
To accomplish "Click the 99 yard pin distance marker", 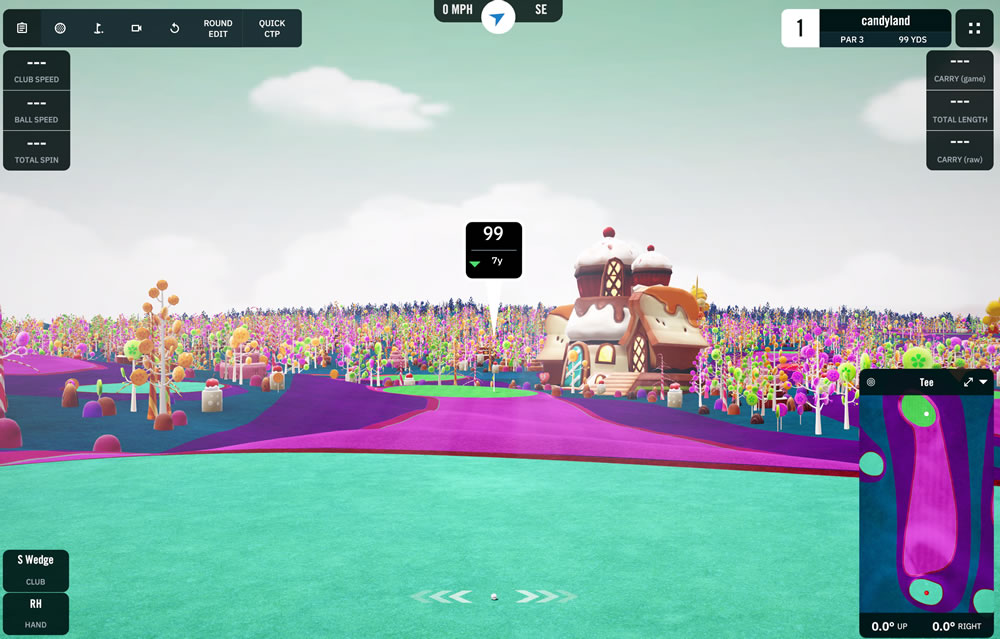I will (493, 249).
